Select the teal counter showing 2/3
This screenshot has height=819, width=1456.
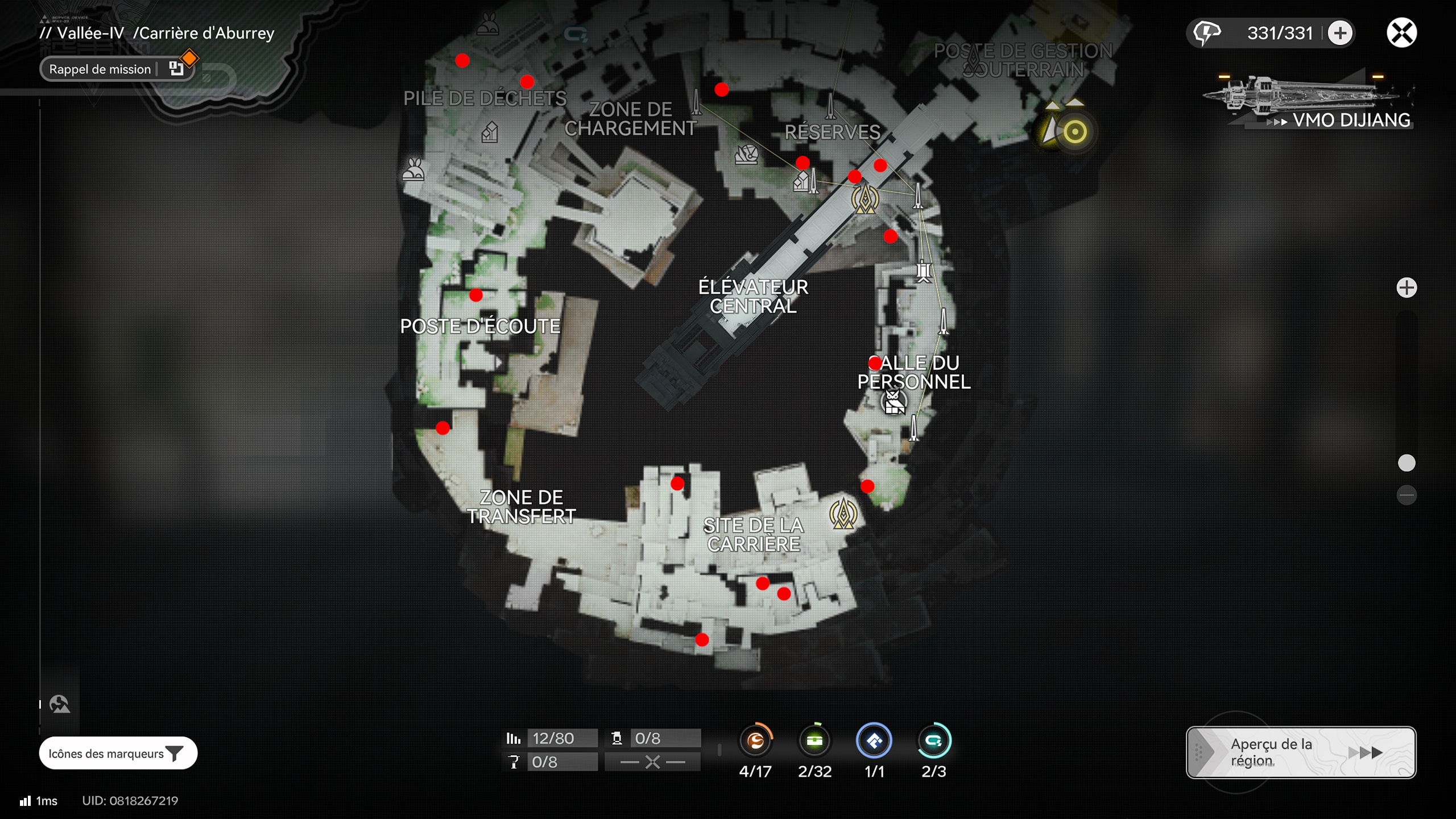click(x=934, y=741)
